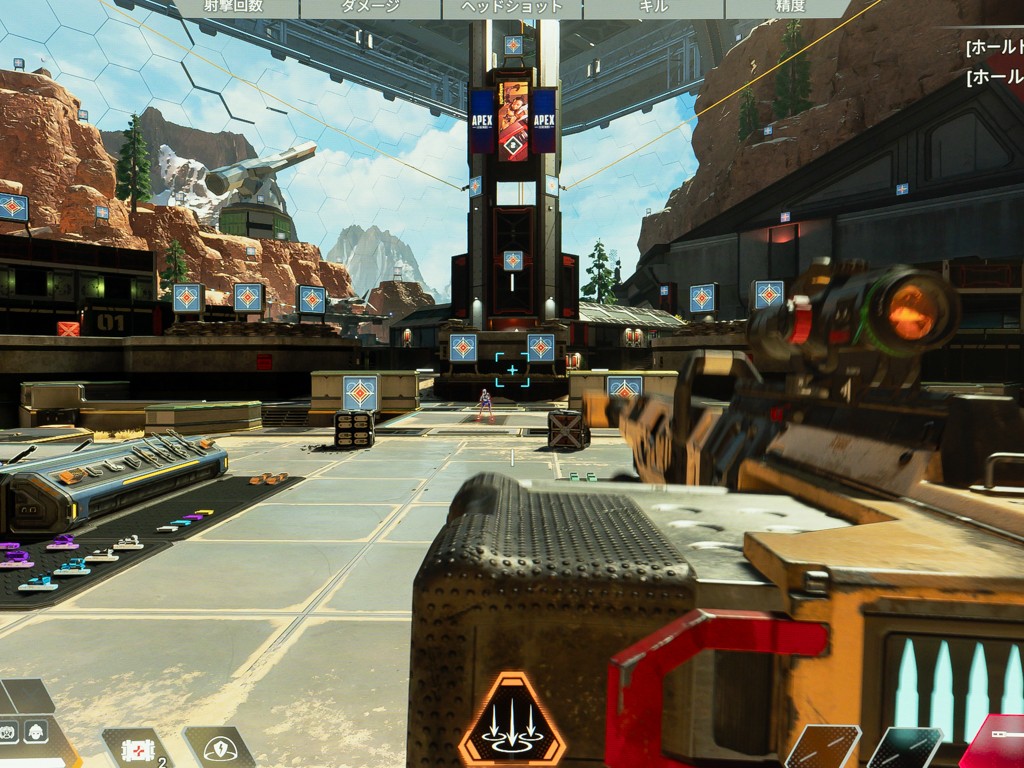Select the med kit item slot
Image resolution: width=1024 pixels, height=768 pixels.
136,749
